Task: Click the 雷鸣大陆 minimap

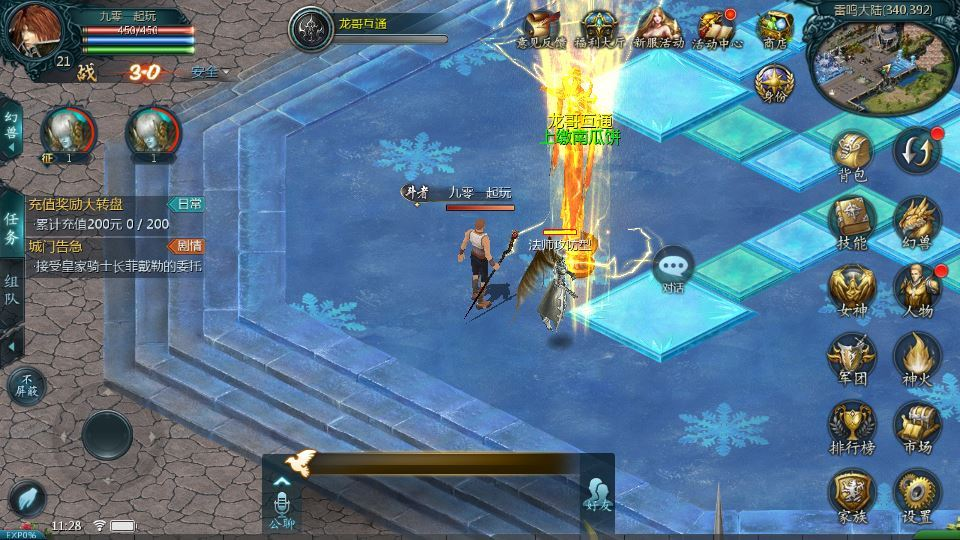Action: click(880, 62)
